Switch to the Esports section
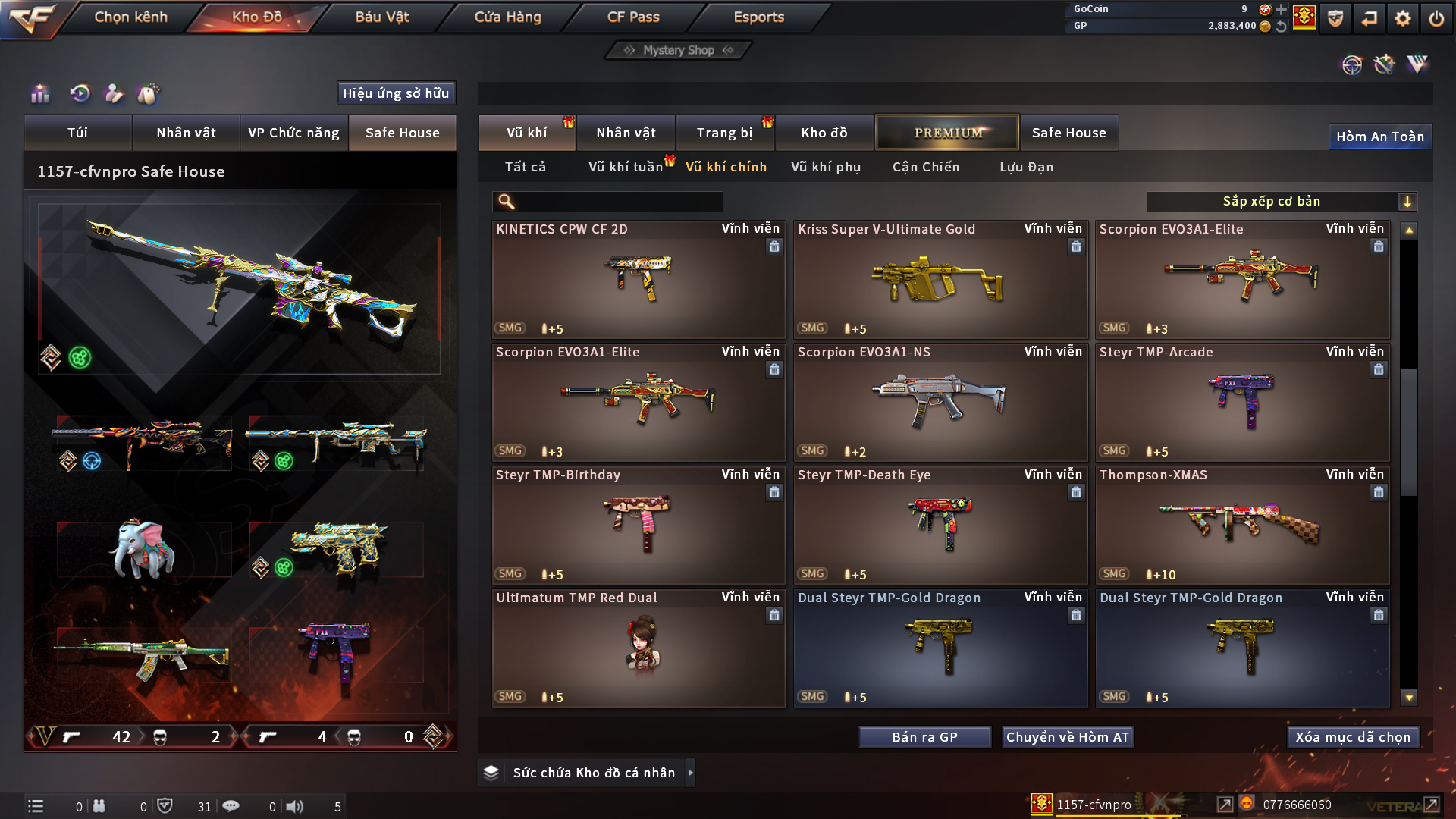 click(x=758, y=17)
